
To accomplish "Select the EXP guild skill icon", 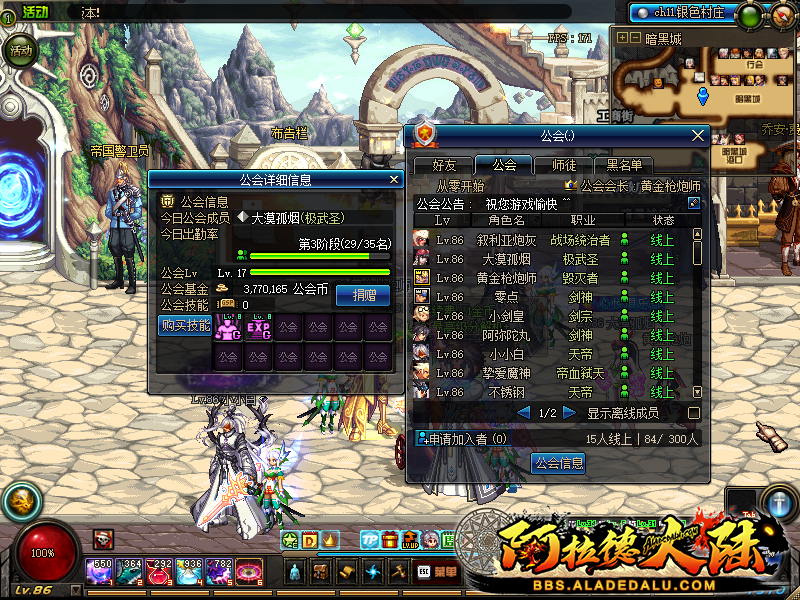I will click(259, 326).
